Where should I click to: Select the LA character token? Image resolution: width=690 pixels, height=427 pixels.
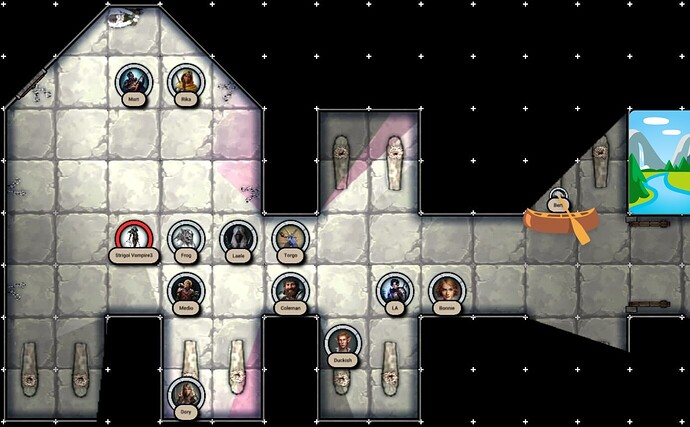394,290
